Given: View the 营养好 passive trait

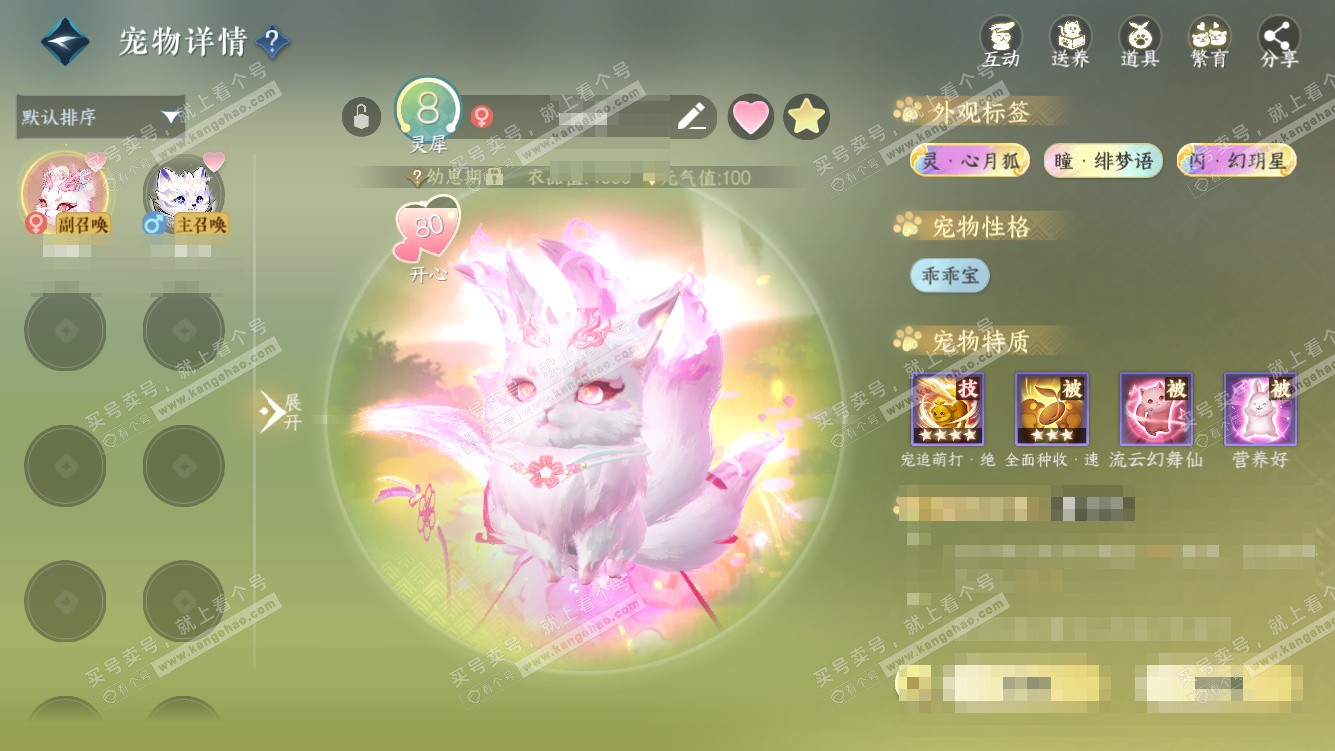Looking at the screenshot, I should (1260, 409).
